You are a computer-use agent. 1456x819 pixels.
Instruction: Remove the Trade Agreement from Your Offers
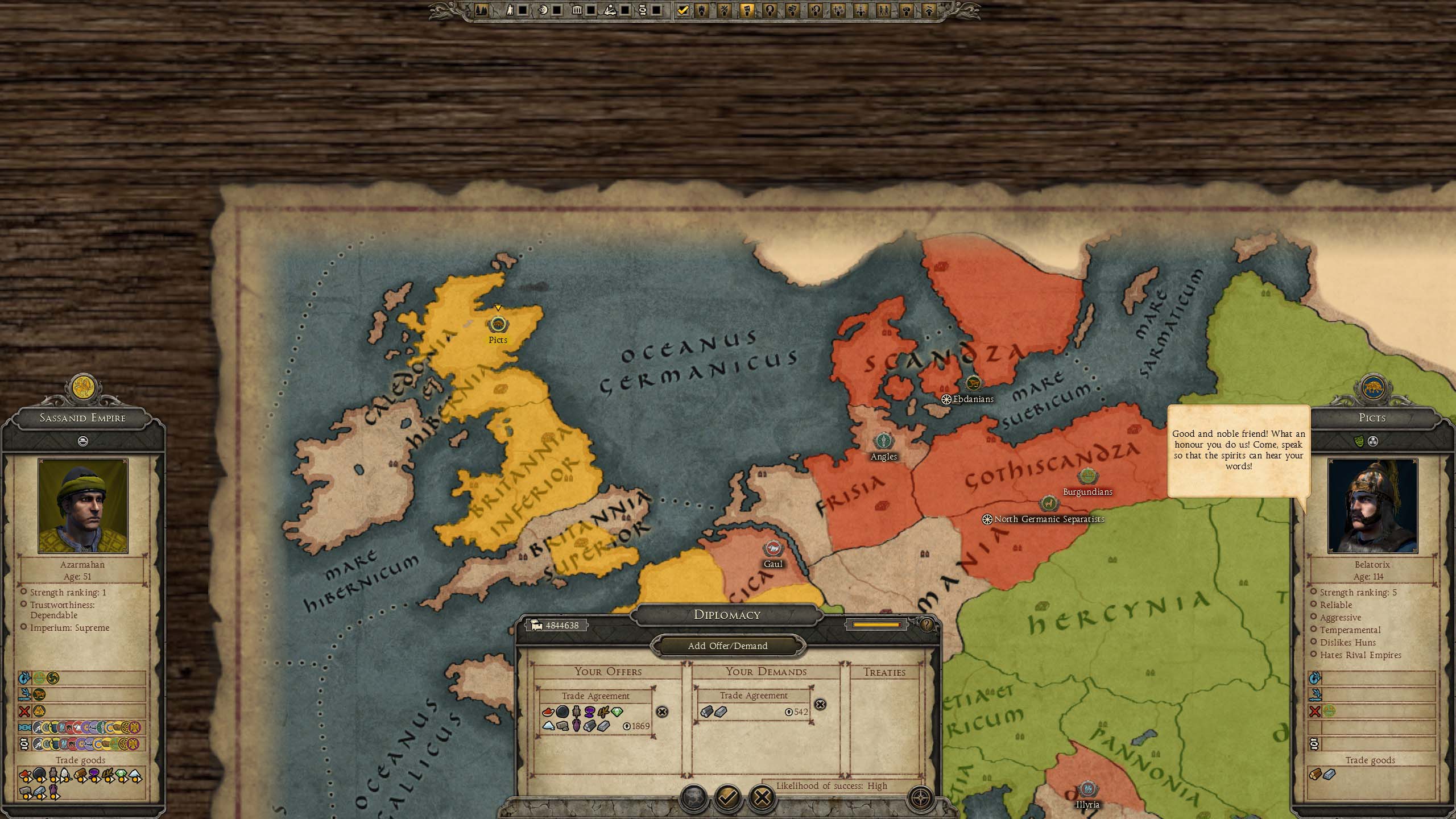[662, 712]
